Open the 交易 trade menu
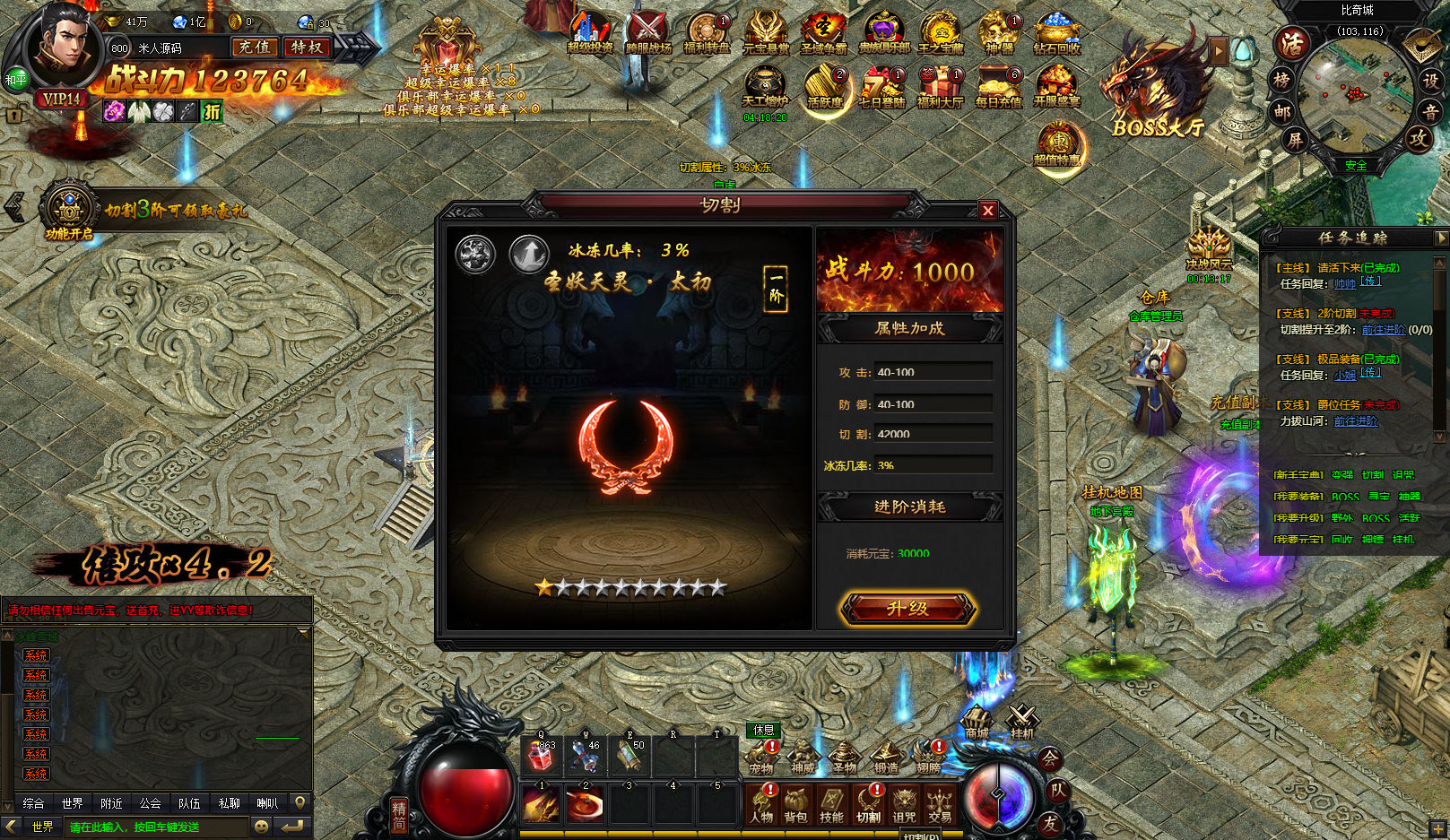This screenshot has width=1450, height=840. [940, 803]
